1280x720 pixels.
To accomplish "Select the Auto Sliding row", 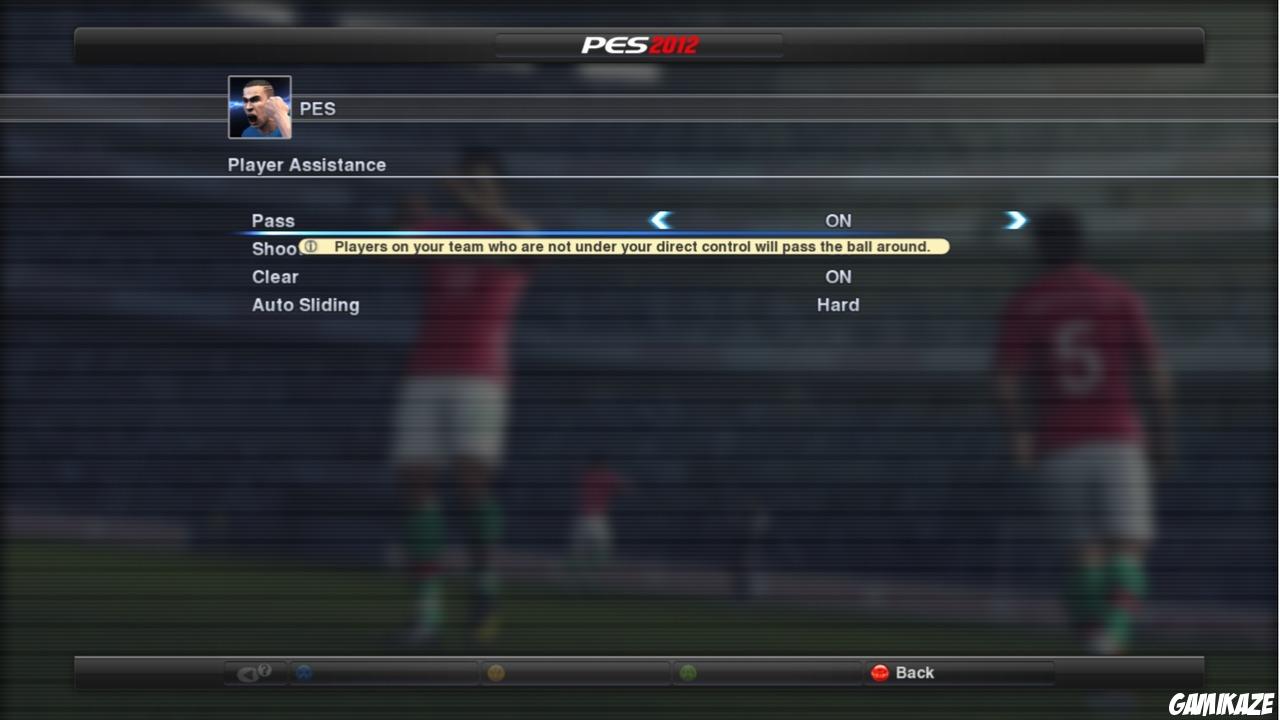I will [305, 305].
